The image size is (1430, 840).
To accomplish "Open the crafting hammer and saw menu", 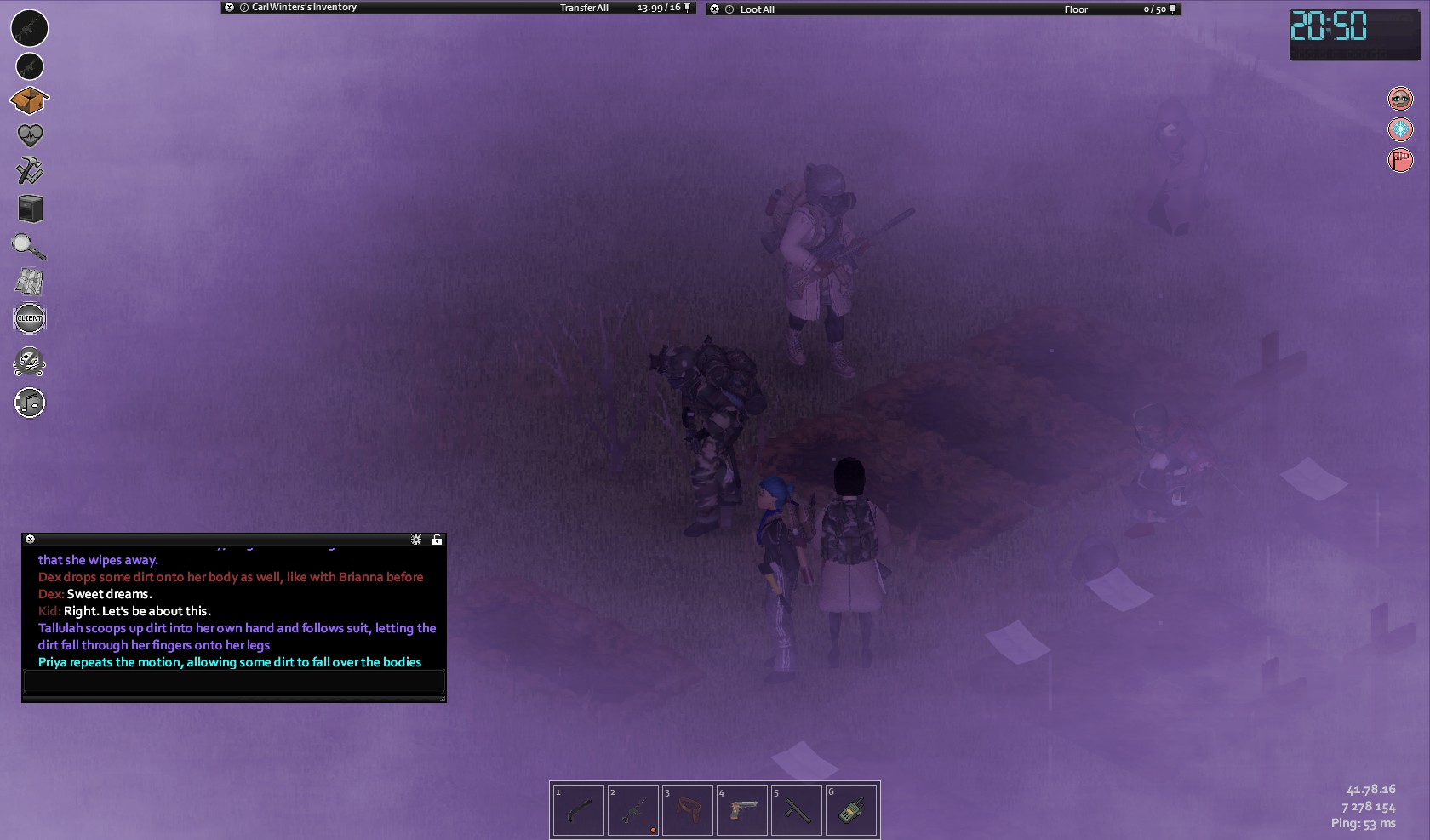I will [30, 170].
